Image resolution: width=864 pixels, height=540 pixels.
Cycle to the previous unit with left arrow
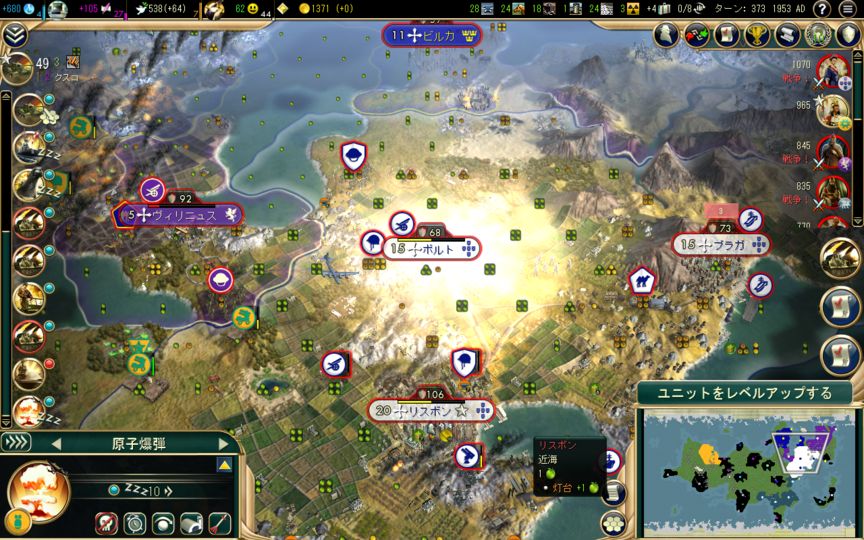(56, 443)
